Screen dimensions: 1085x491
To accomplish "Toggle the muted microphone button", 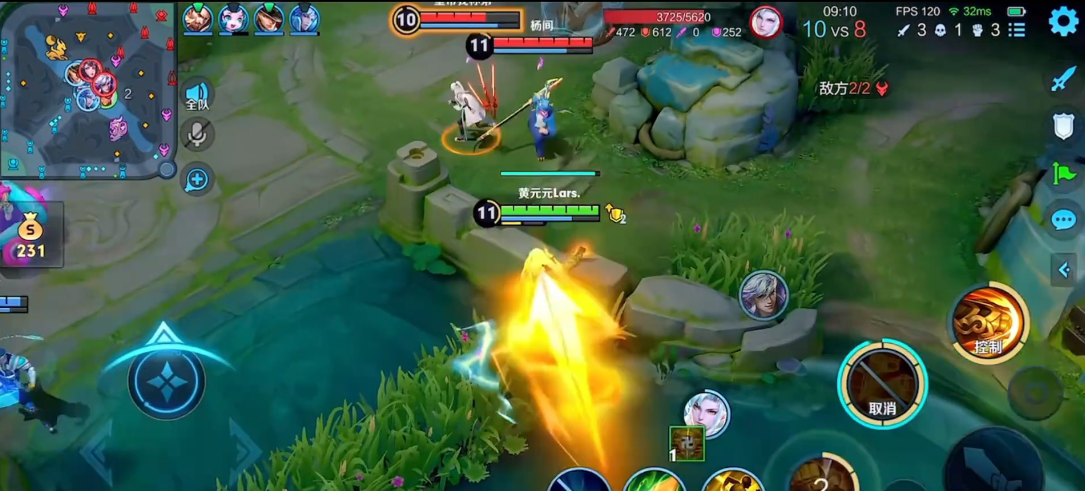I will point(197,134).
